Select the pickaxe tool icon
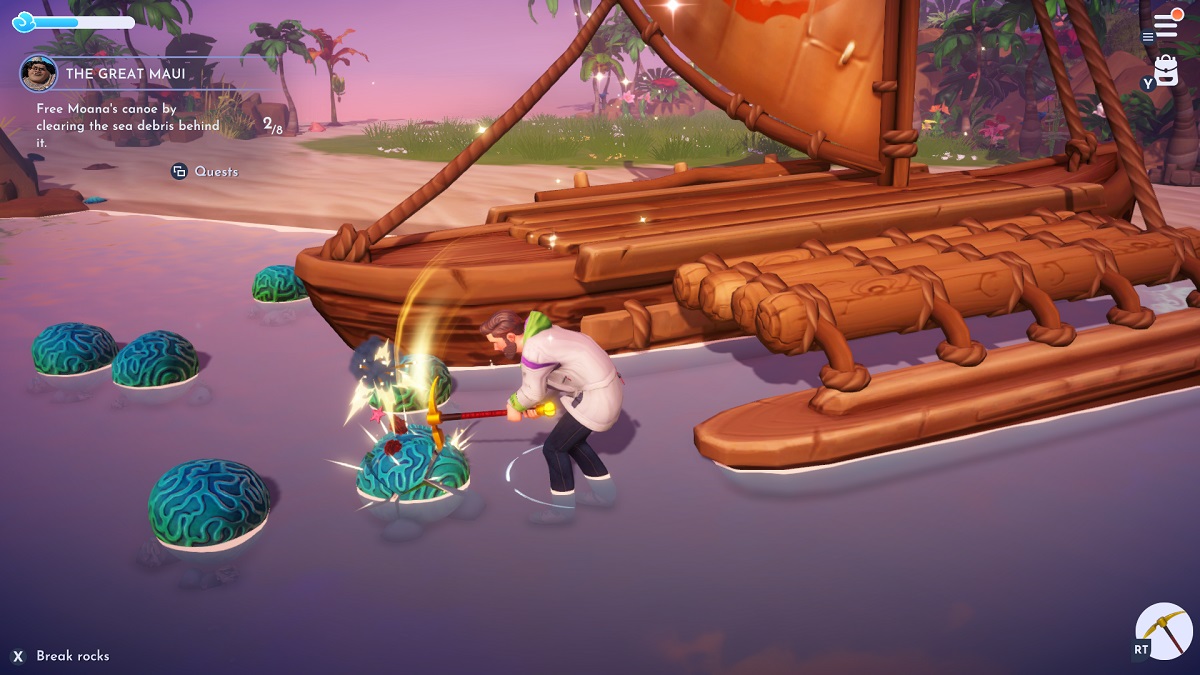The height and width of the screenshot is (675, 1200). coord(1165,631)
